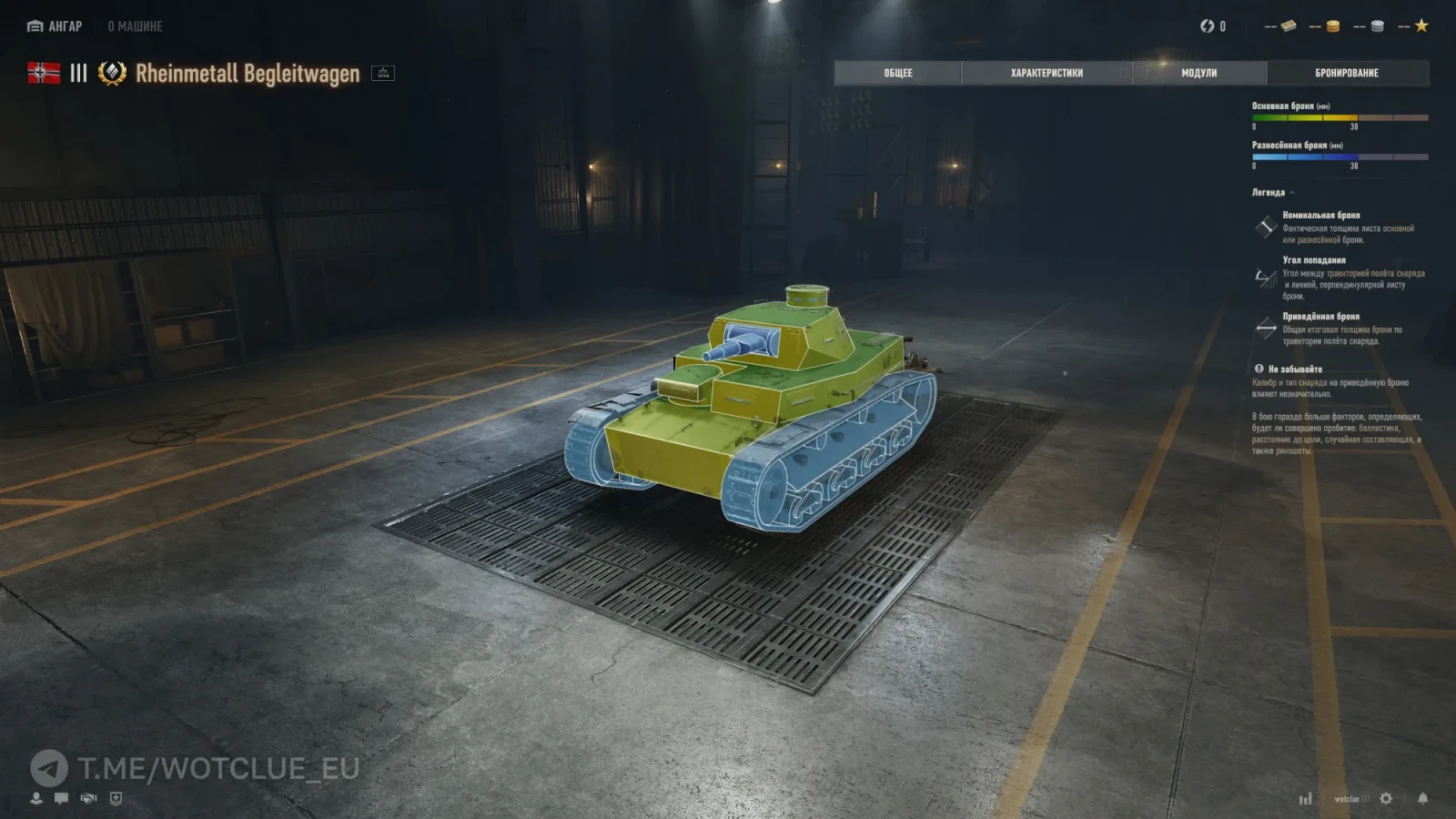Select the Модули tab
The width and height of the screenshot is (1456, 819).
point(1198,73)
